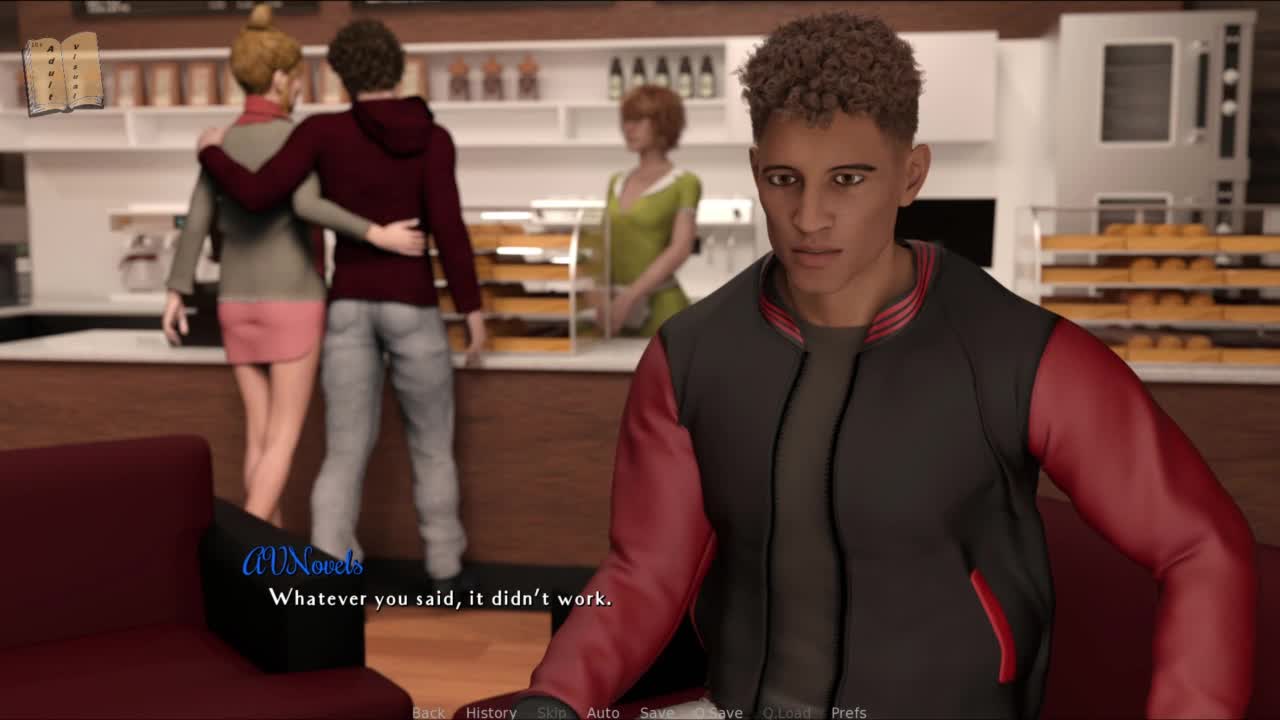Open the Prefs settings menu

(x=849, y=712)
